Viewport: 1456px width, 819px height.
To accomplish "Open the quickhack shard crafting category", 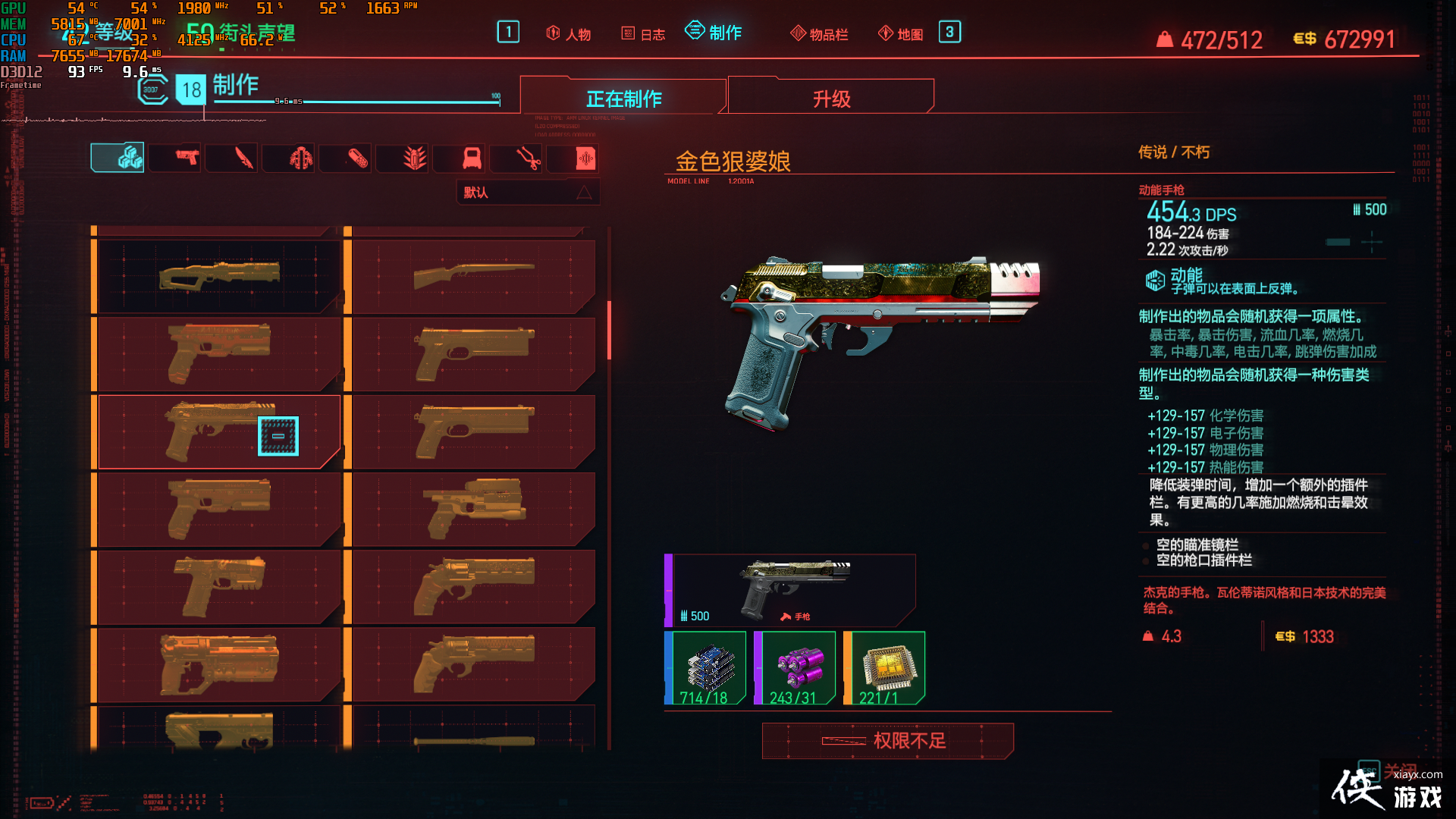I will coord(573,158).
